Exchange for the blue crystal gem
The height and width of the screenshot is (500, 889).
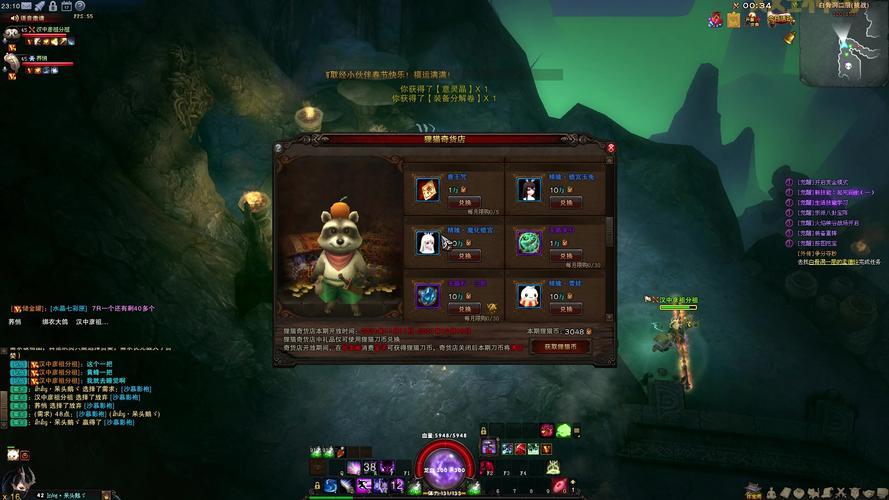[463, 308]
